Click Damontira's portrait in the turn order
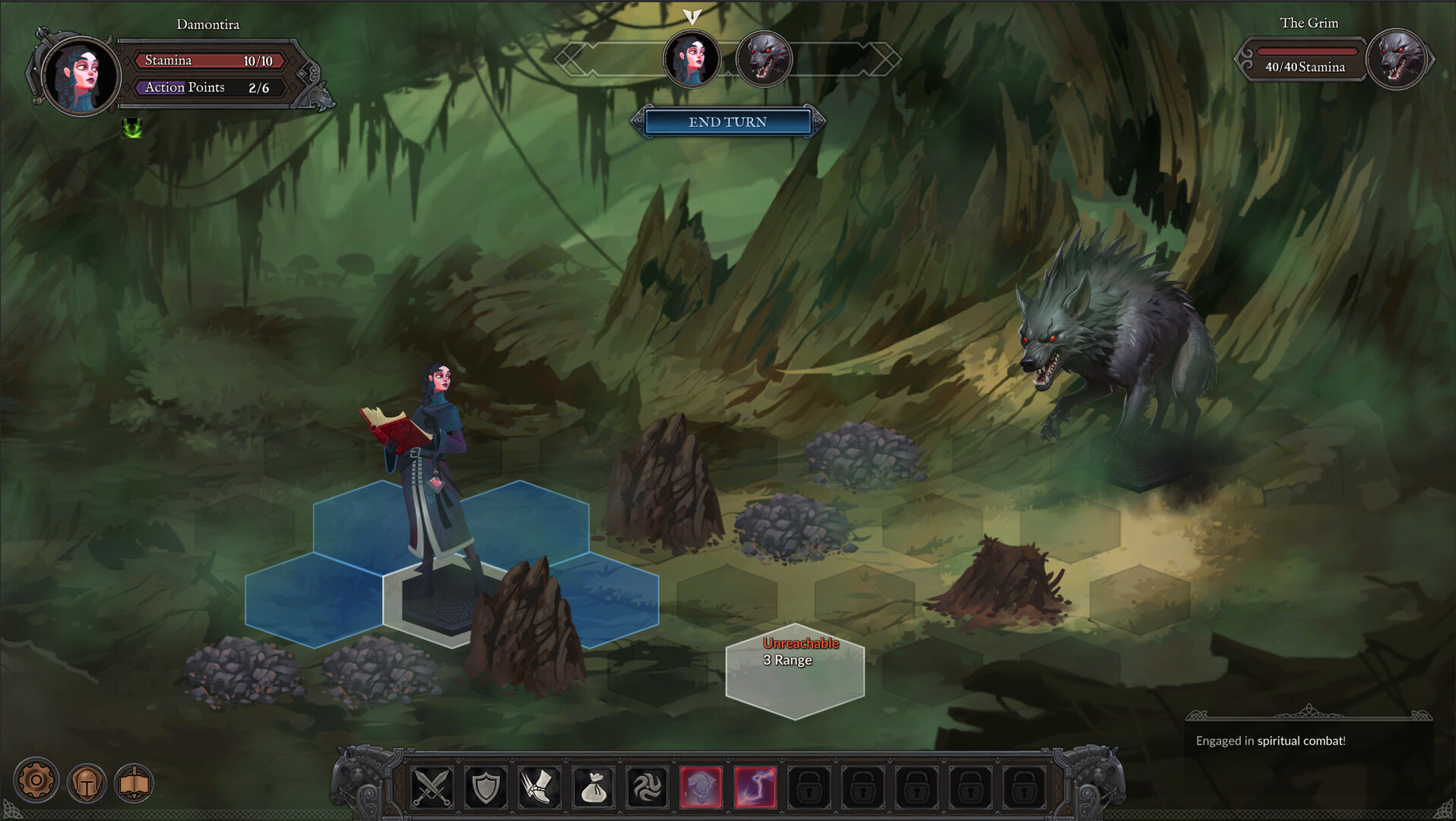Viewport: 1456px width, 821px height. (692, 59)
